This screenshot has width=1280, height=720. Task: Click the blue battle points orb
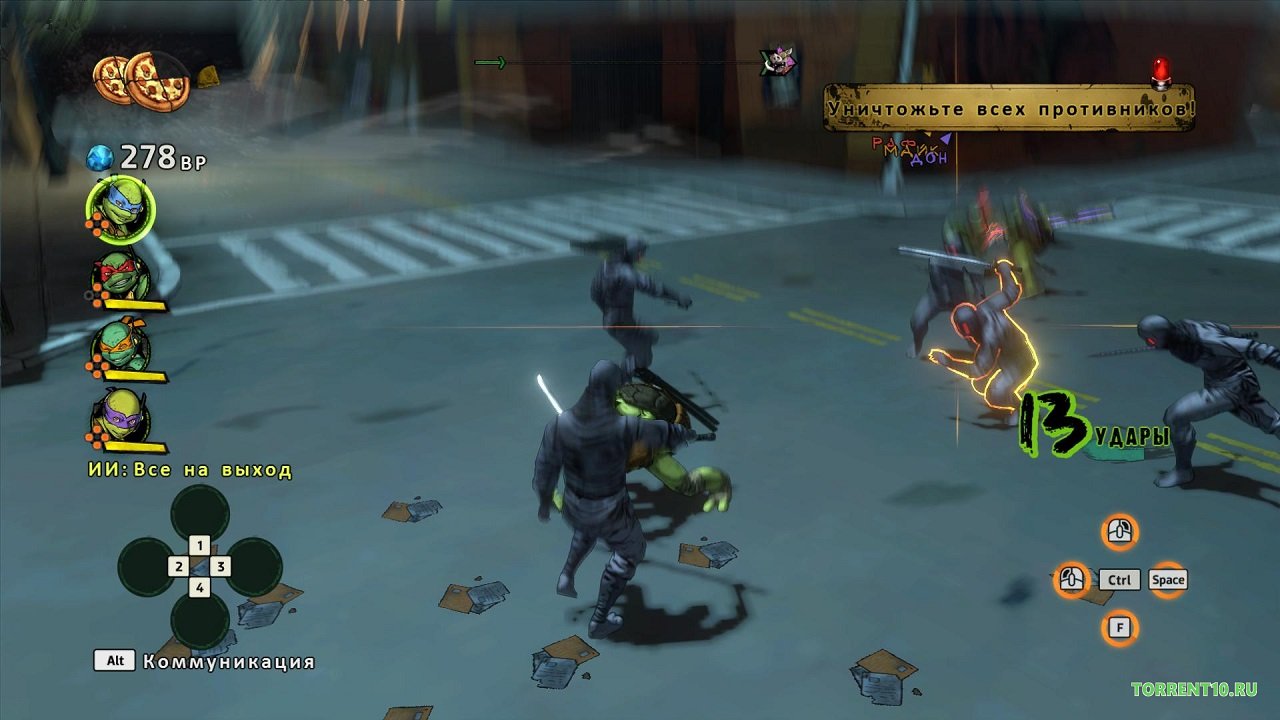point(101,157)
